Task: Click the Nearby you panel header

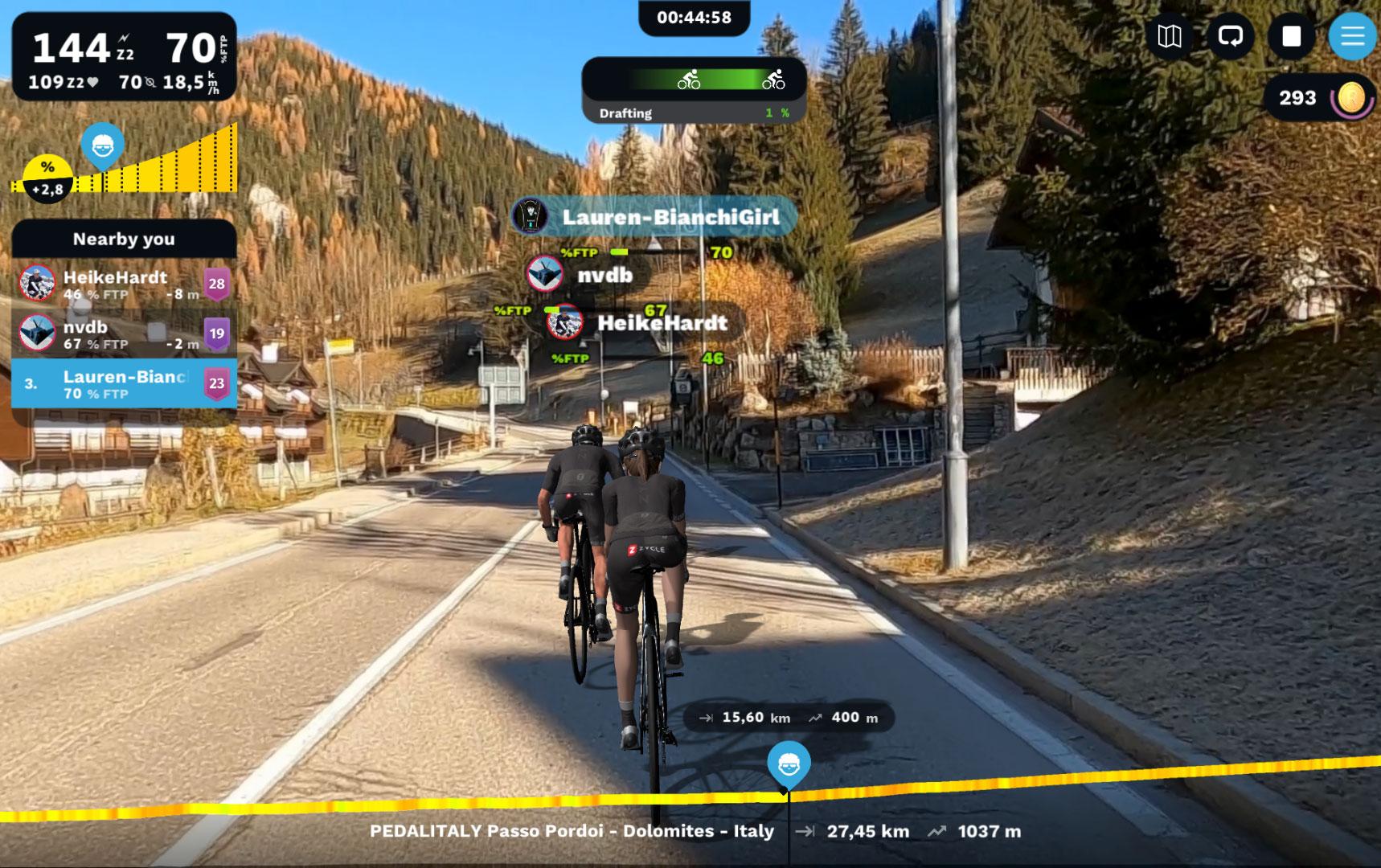Action: (124, 239)
